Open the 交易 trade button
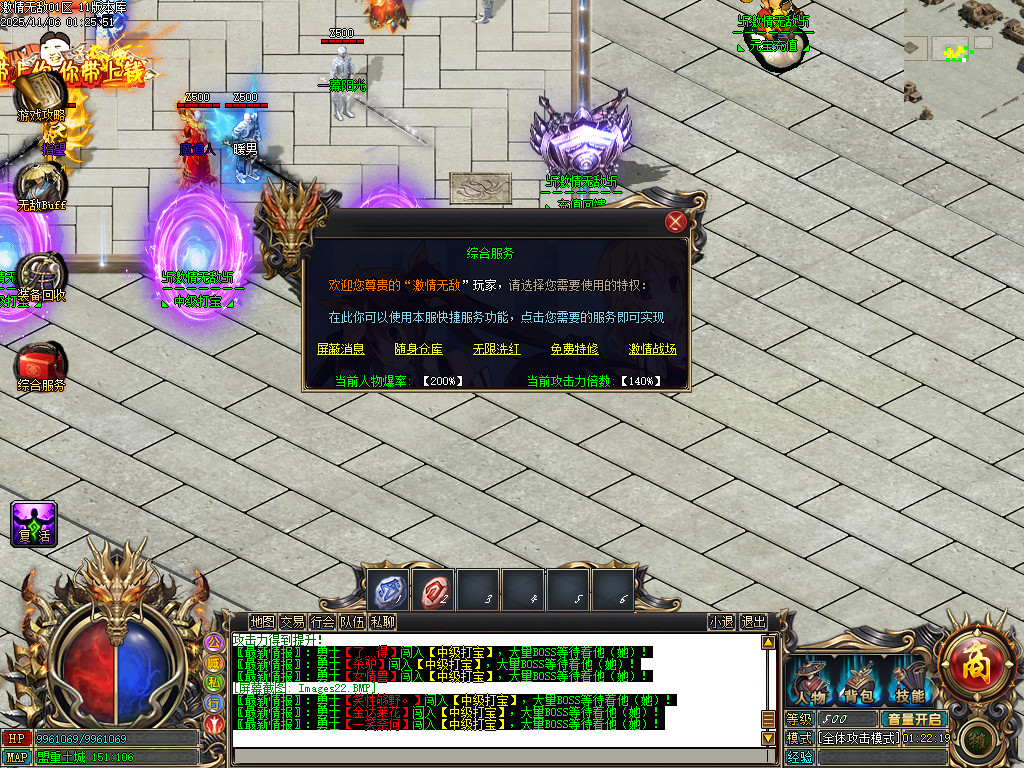Screen dimensions: 1024x768 pos(292,622)
